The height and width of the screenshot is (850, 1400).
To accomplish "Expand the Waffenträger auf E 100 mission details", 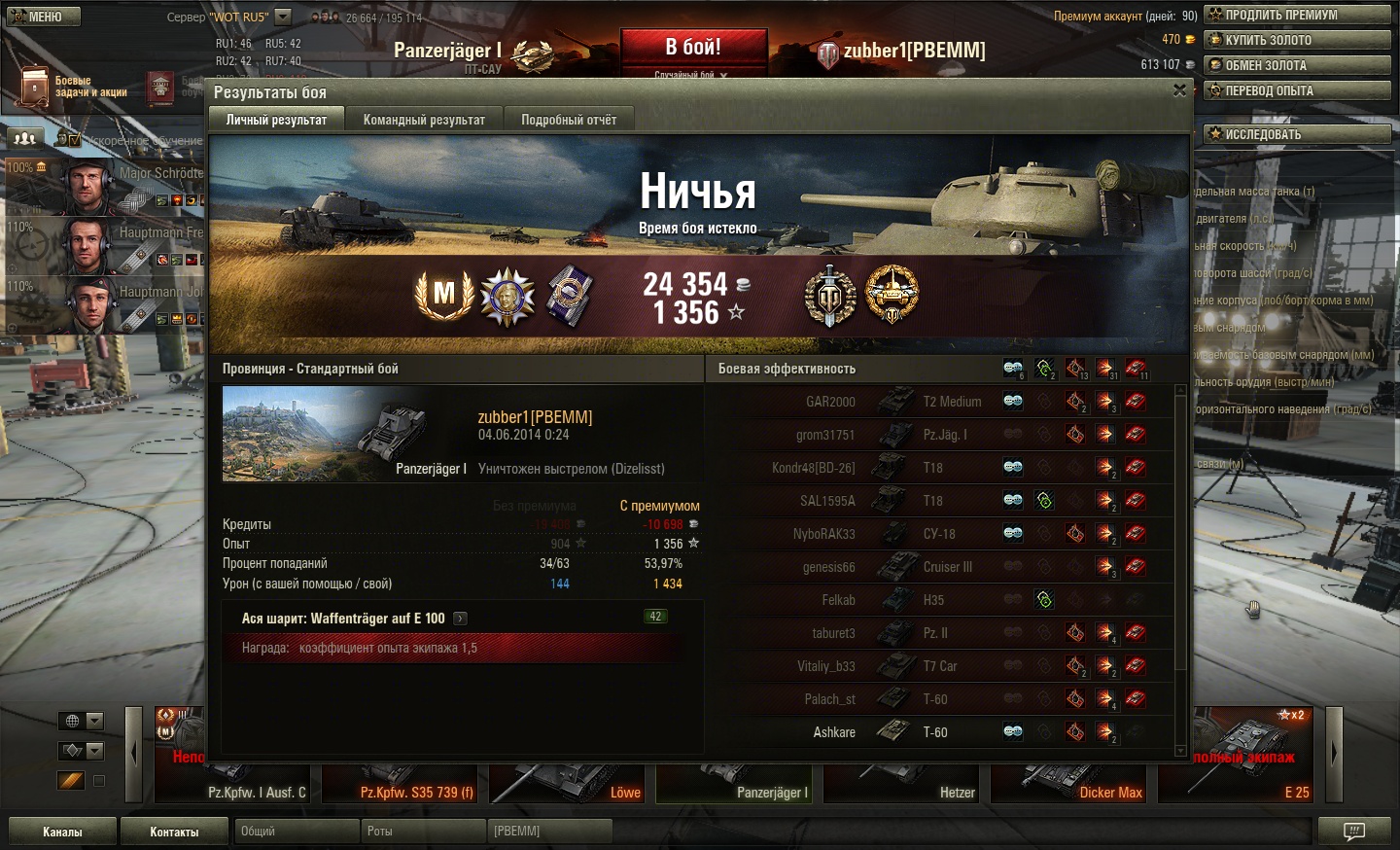I will [460, 619].
